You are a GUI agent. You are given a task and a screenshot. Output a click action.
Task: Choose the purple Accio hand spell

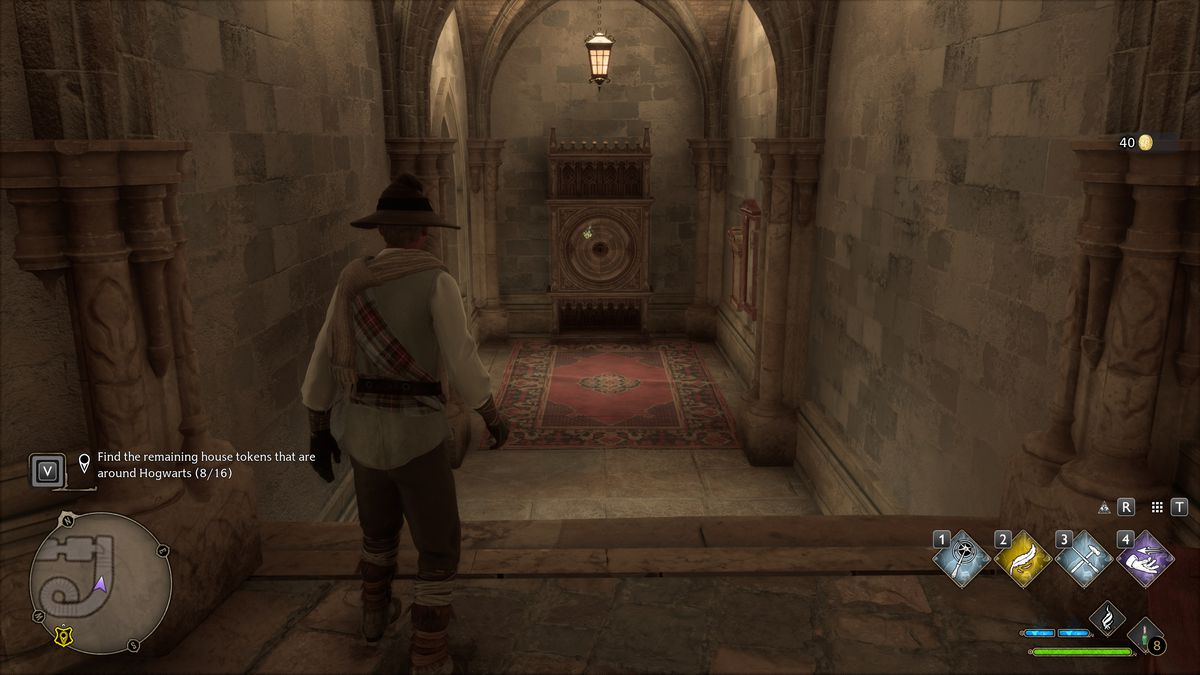pyautogui.click(x=1145, y=559)
